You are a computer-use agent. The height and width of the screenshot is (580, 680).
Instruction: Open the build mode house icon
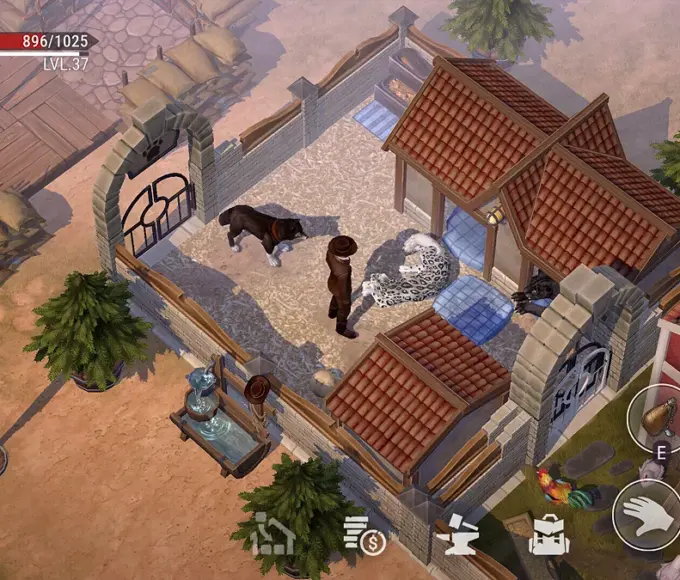tap(273, 534)
